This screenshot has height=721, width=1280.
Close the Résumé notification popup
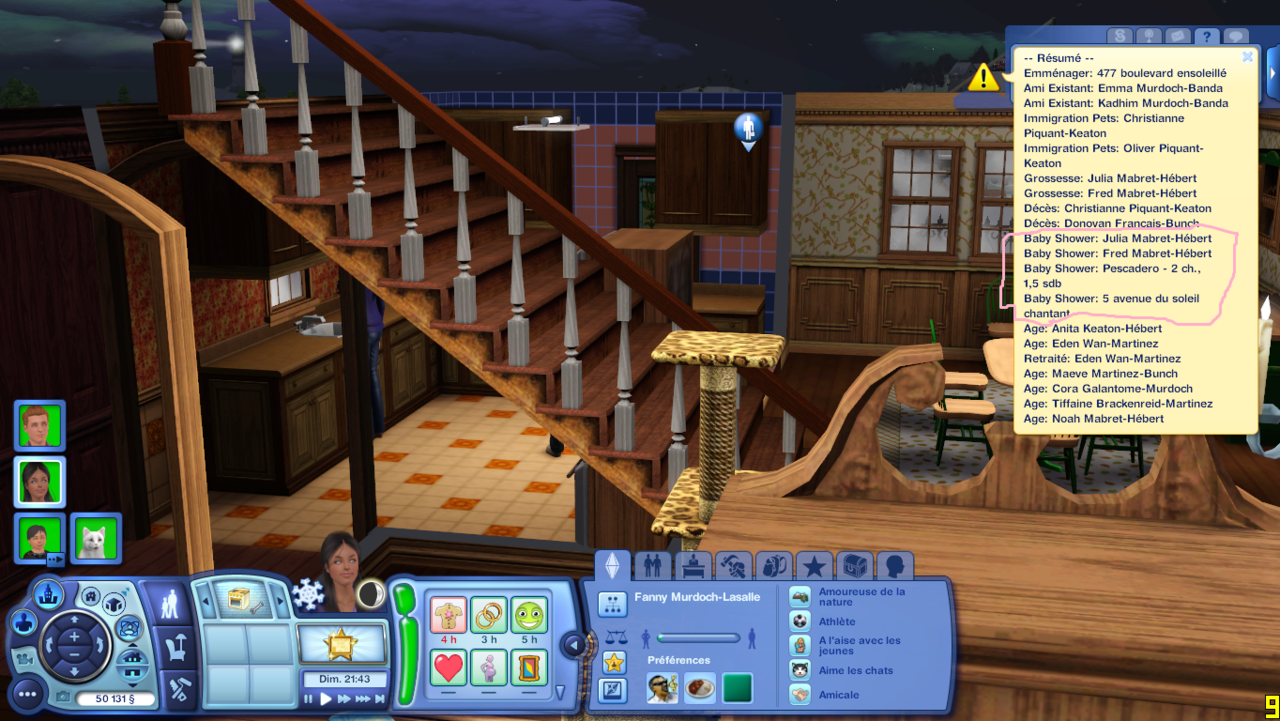click(x=1247, y=57)
